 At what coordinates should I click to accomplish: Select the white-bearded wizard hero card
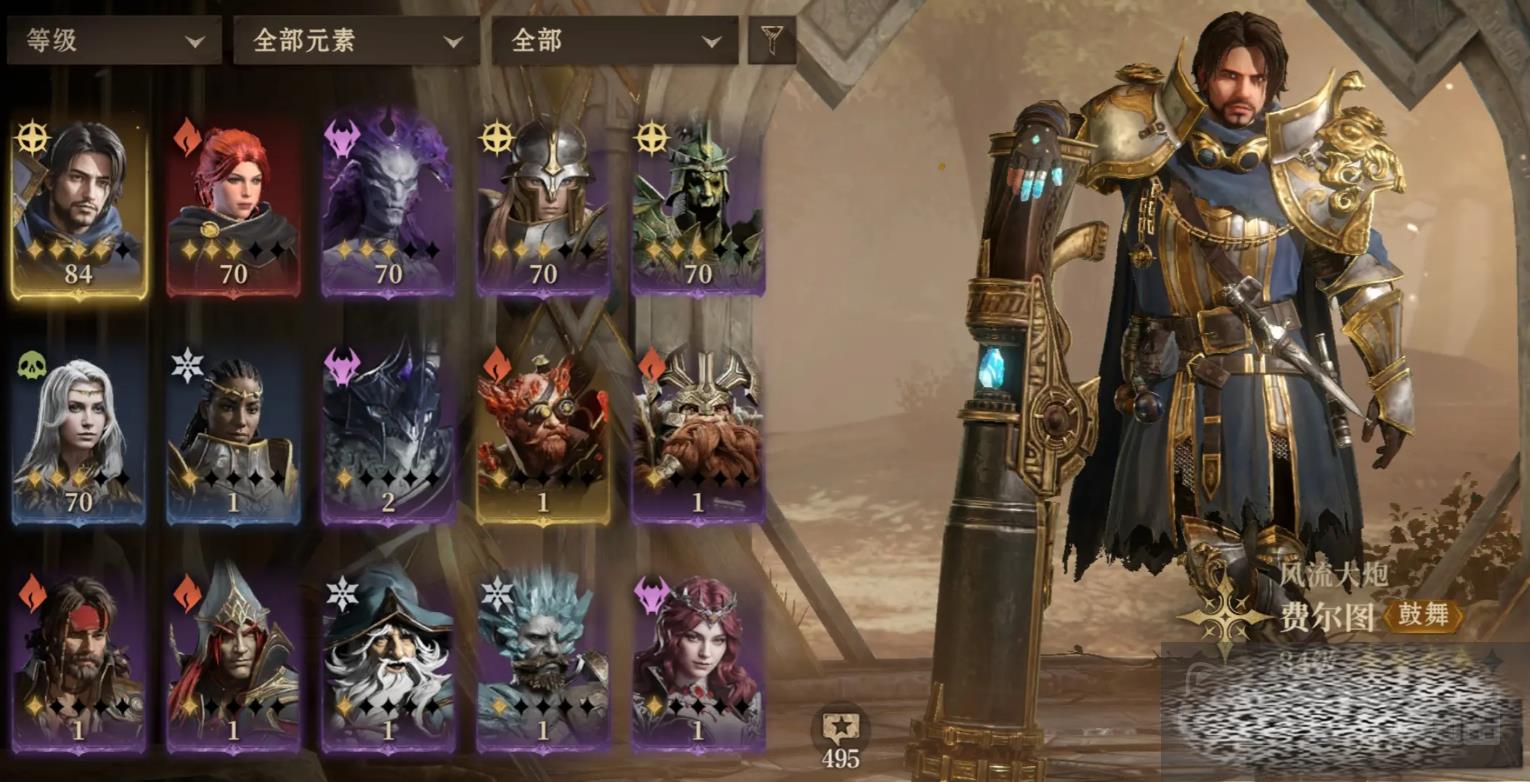coord(389,662)
